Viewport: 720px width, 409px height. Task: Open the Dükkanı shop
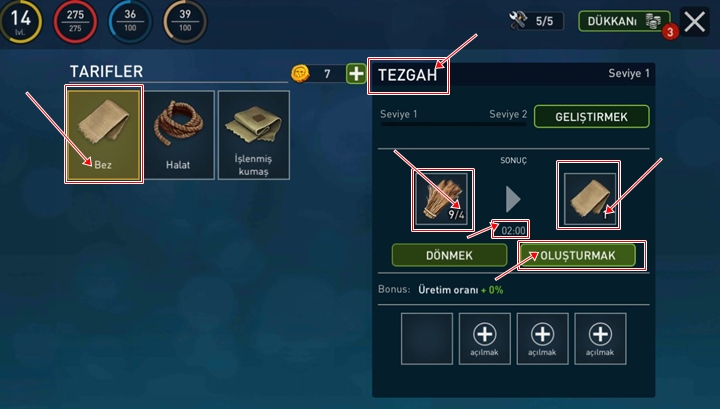623,21
